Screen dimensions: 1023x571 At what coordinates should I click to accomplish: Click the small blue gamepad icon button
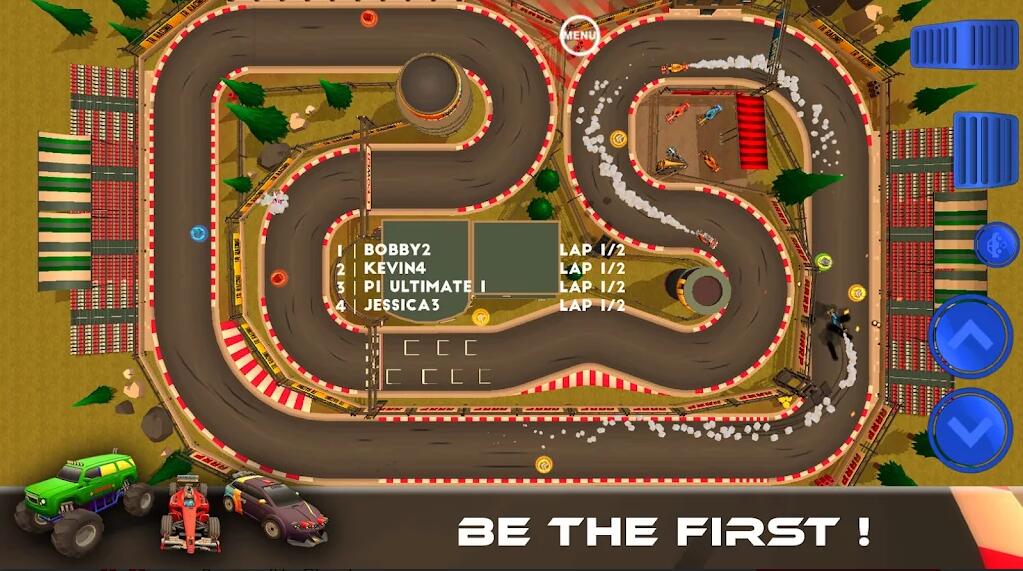(x=996, y=244)
